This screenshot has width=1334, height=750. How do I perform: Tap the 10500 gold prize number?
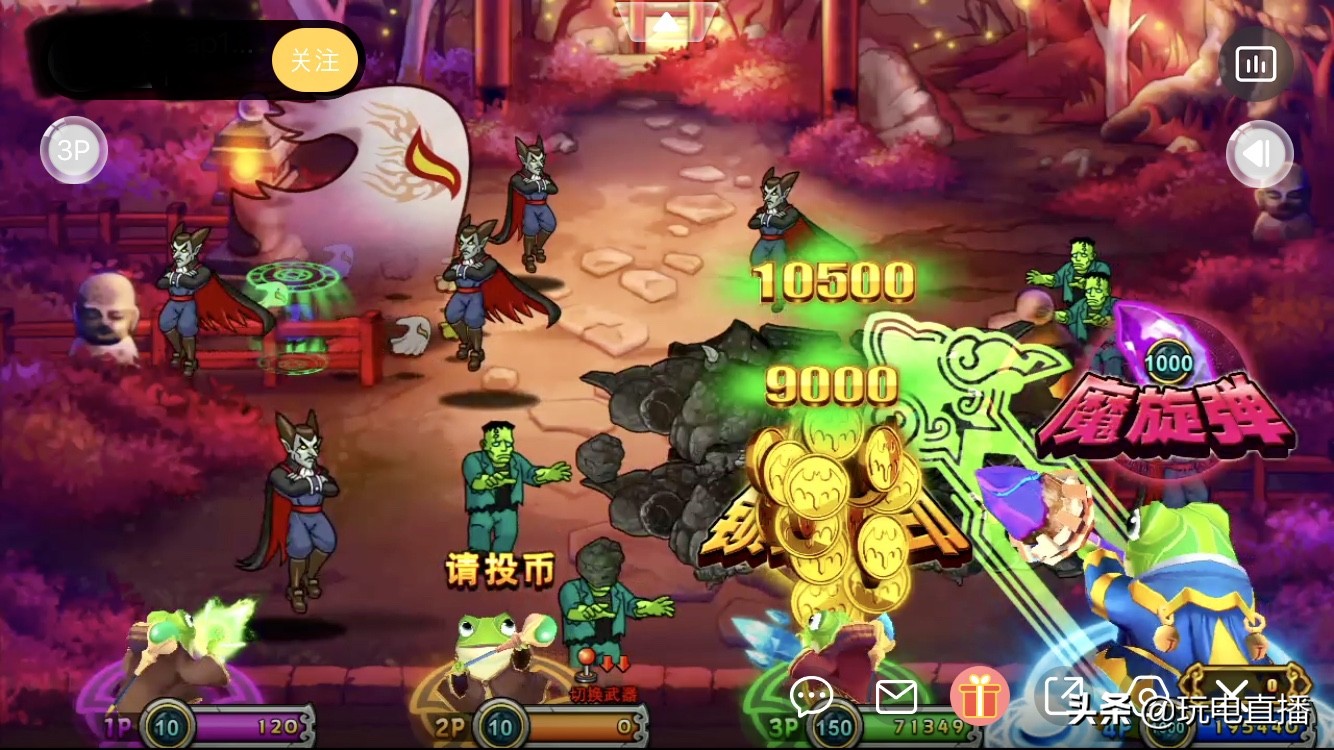(x=833, y=283)
